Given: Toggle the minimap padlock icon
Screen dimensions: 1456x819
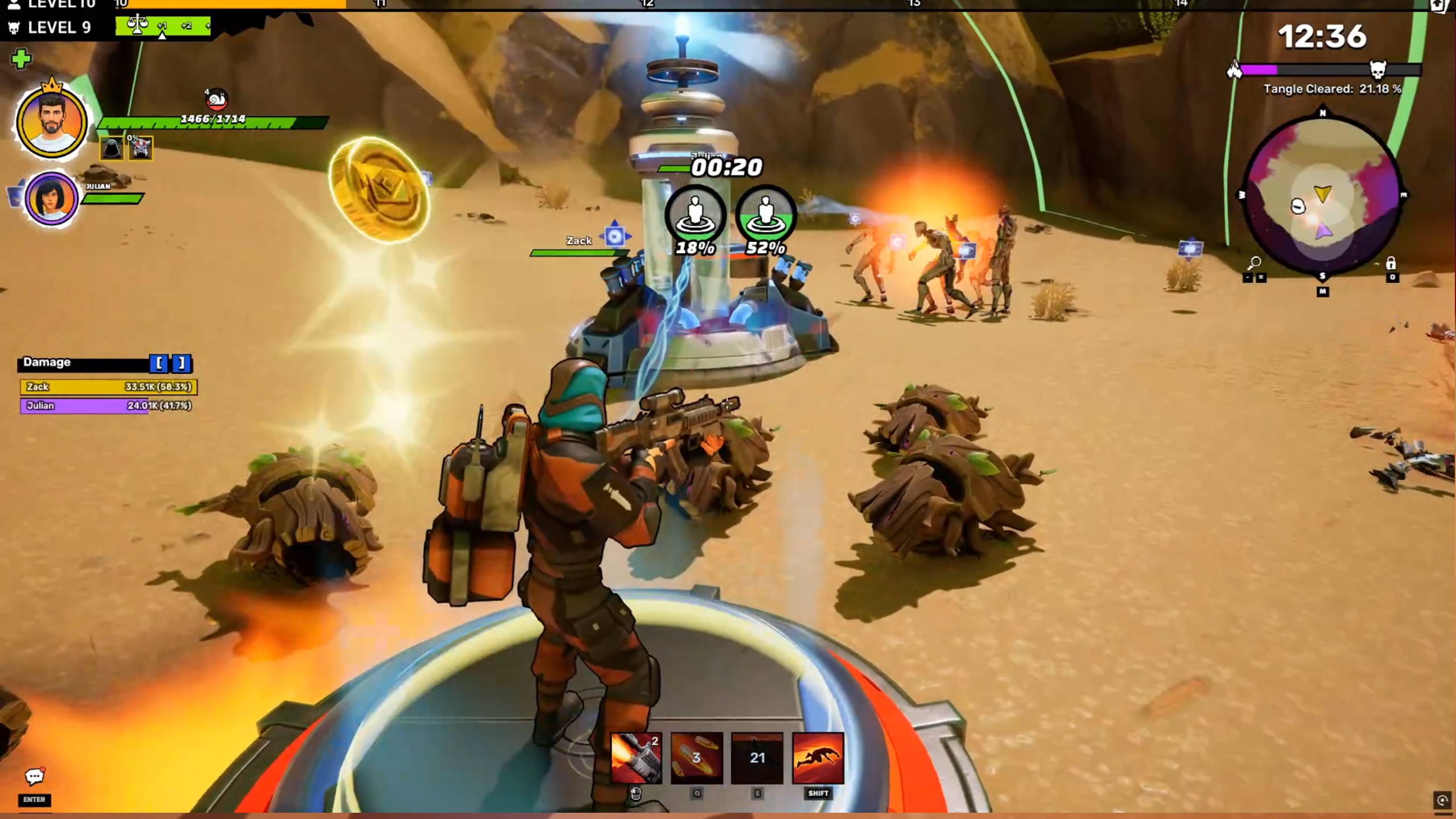Looking at the screenshot, I should [x=1391, y=263].
